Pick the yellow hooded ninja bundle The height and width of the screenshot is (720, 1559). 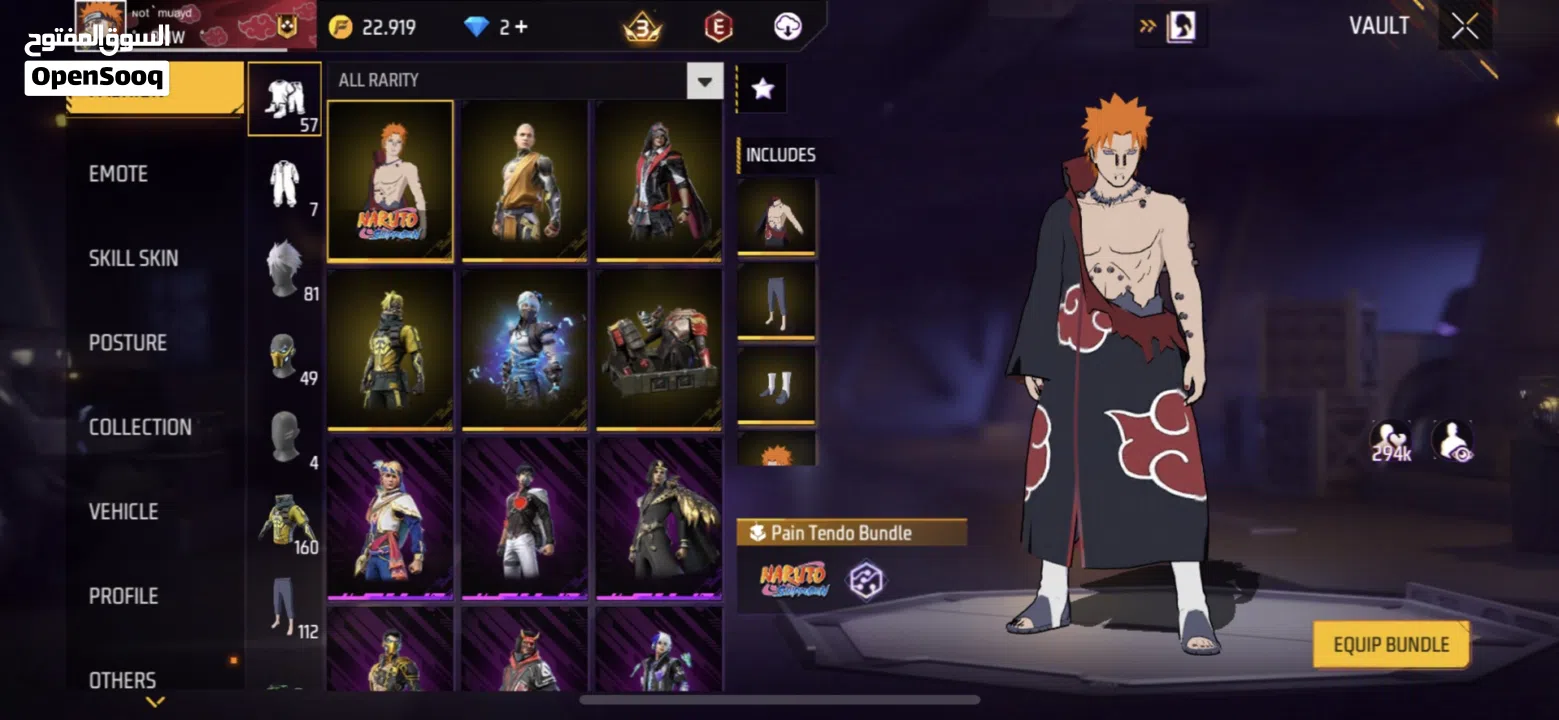pos(390,349)
